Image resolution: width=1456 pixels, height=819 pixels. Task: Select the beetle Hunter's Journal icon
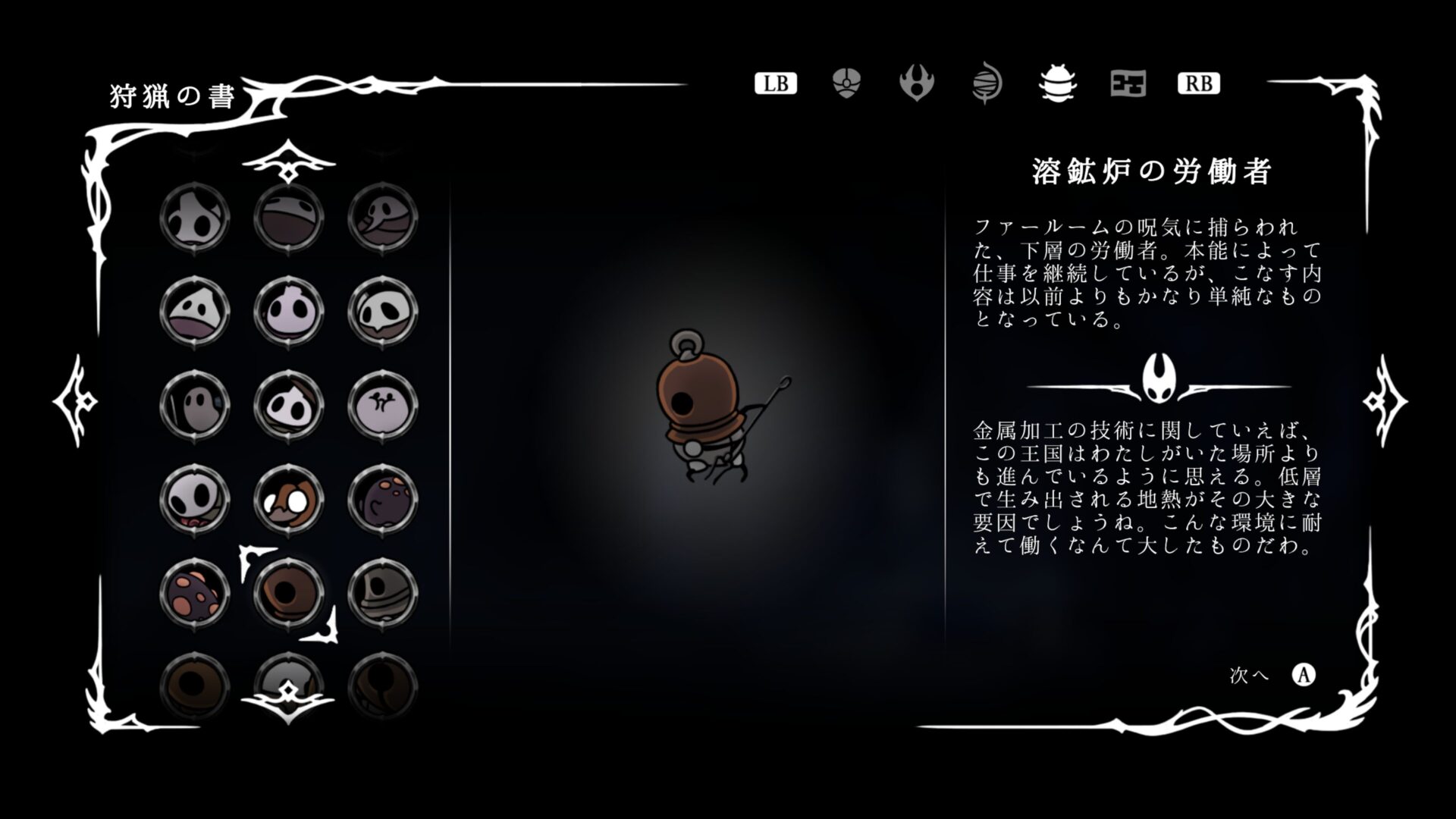coord(1056,83)
